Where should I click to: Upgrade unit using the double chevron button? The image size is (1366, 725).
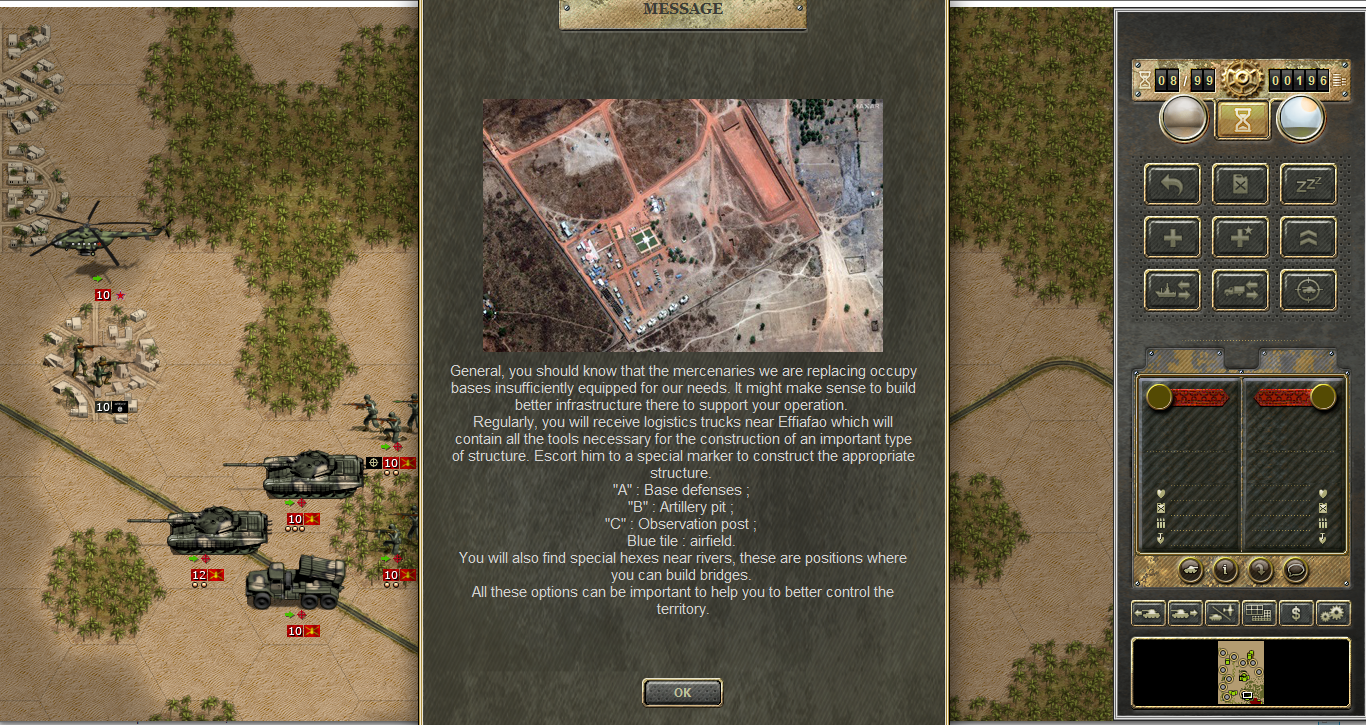click(1308, 238)
